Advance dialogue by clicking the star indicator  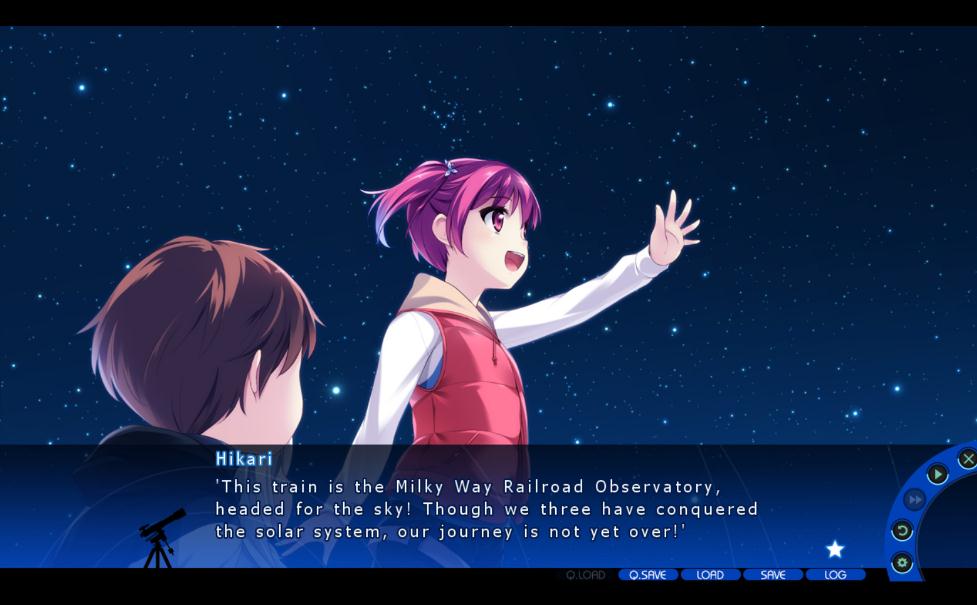[x=835, y=549]
